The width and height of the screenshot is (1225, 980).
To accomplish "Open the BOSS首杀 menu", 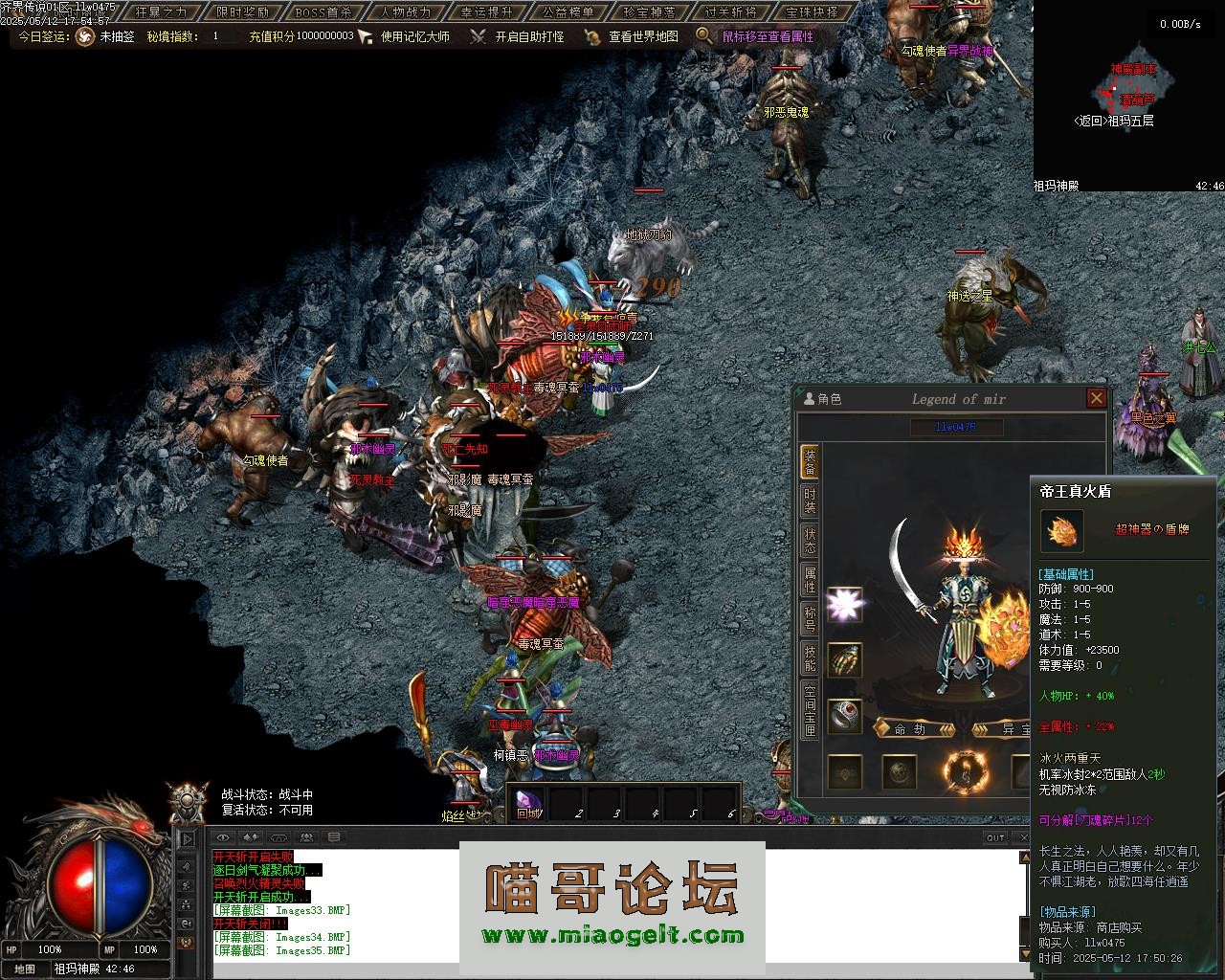I will [x=323, y=12].
